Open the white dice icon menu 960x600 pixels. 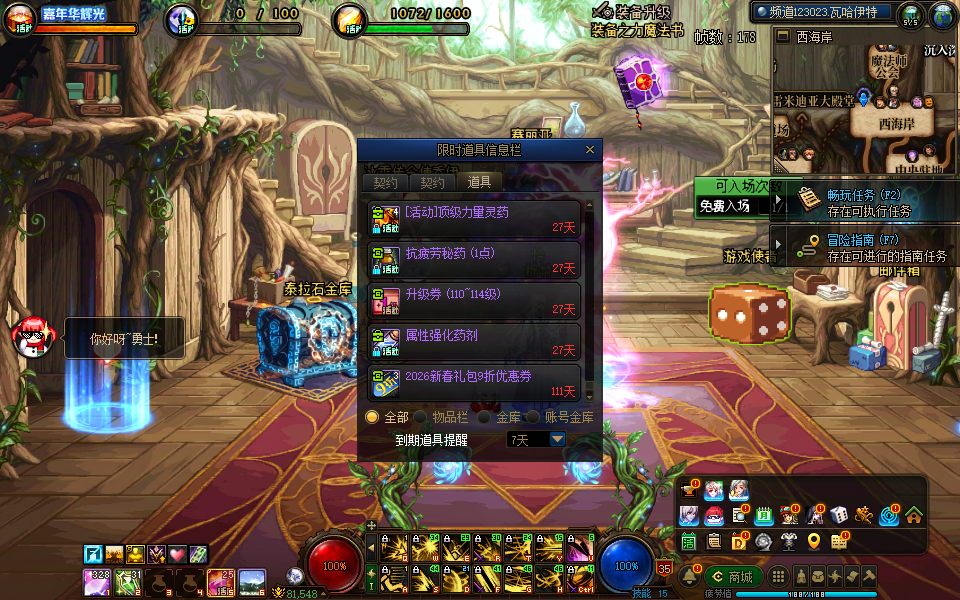[x=839, y=516]
